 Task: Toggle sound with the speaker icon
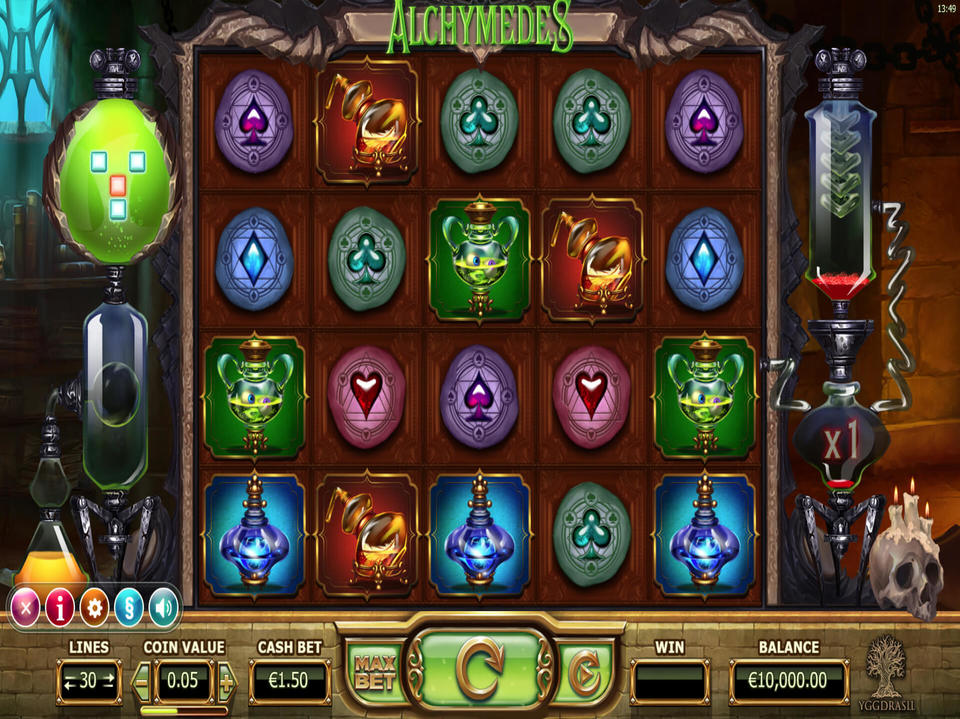pos(162,606)
